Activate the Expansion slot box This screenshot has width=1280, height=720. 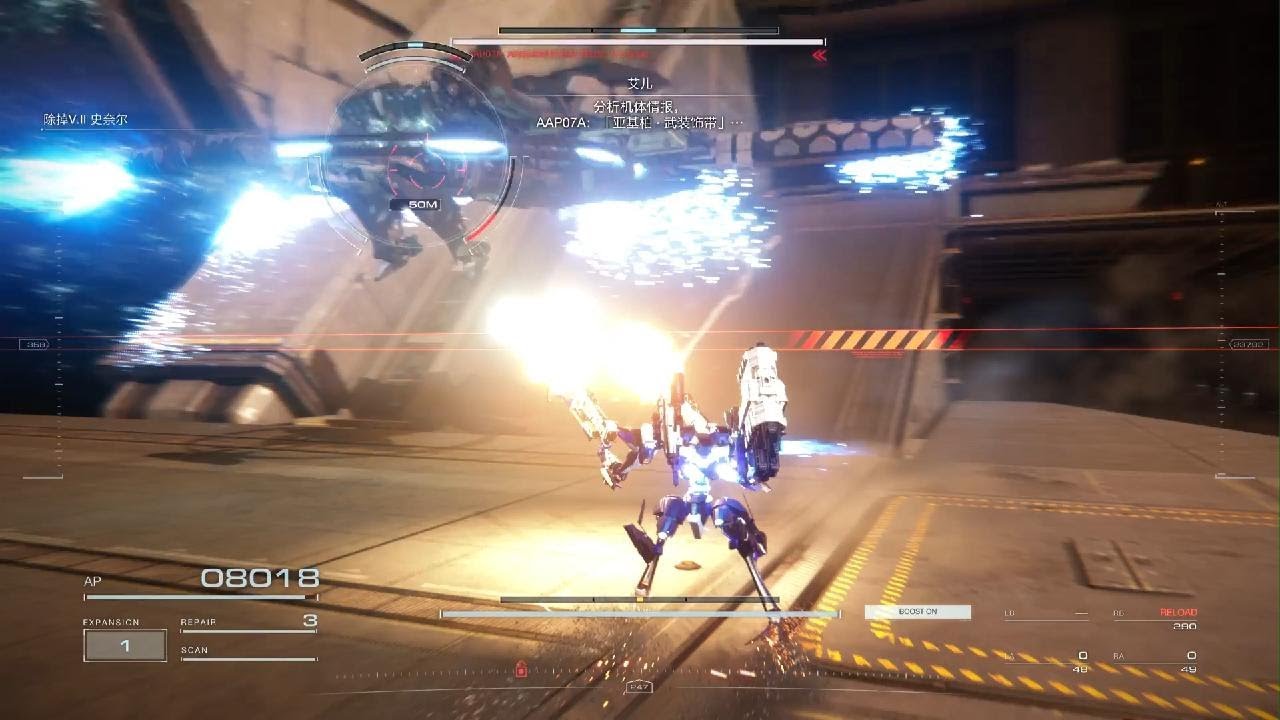pyautogui.click(x=125, y=646)
